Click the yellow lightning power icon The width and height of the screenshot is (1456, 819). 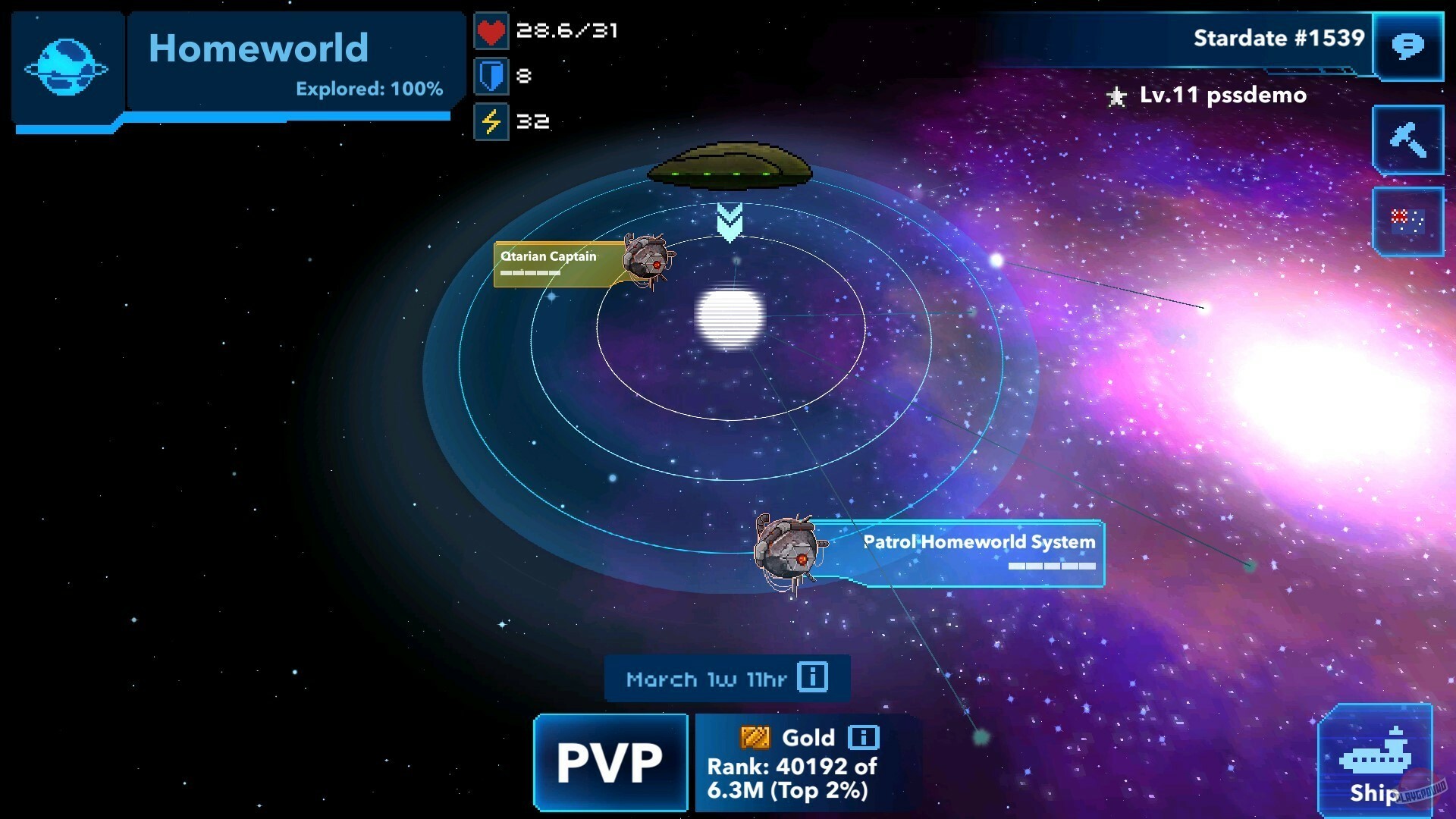(493, 120)
